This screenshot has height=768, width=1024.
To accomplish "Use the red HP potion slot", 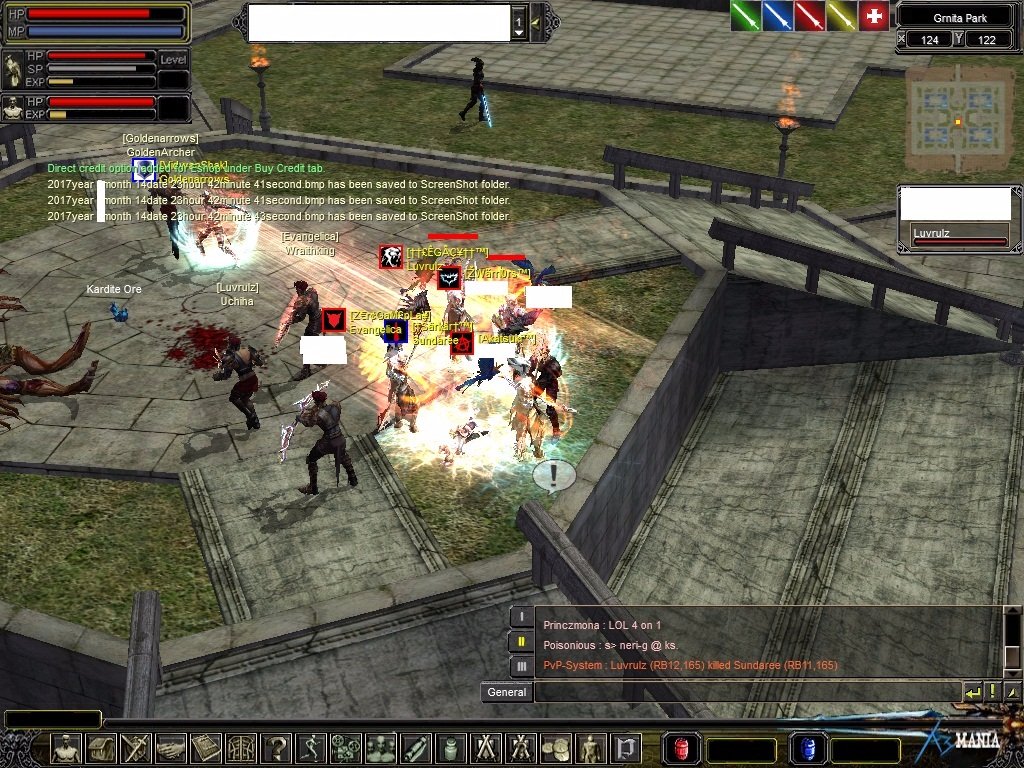I will click(x=682, y=749).
